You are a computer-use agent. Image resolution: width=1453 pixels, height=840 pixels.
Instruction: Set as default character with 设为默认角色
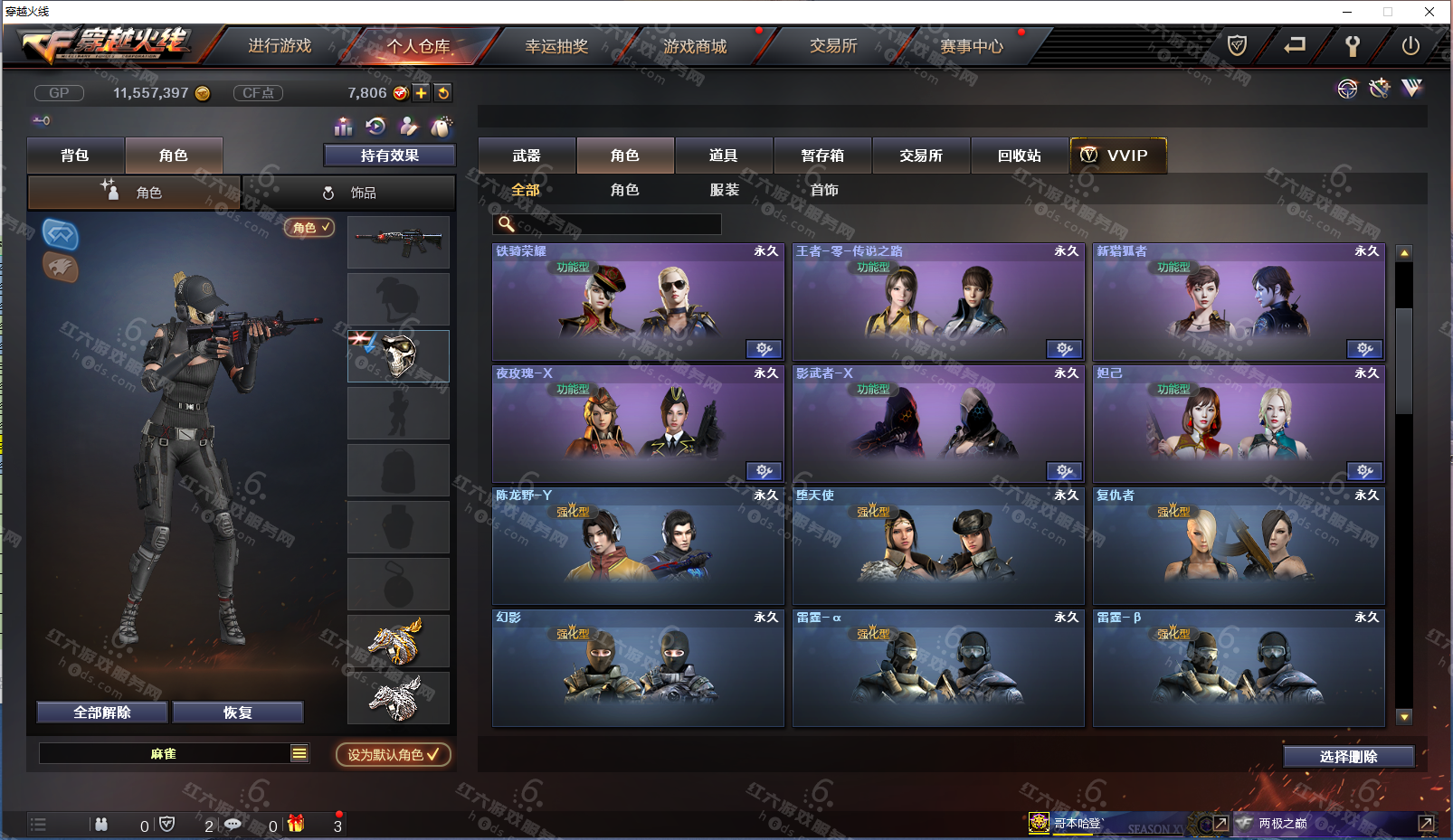point(394,754)
